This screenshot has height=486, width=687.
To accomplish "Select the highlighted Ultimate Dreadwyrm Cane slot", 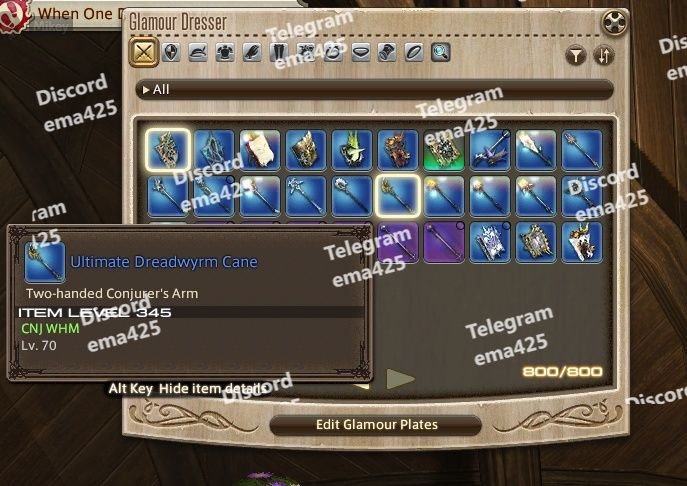I will (x=398, y=196).
